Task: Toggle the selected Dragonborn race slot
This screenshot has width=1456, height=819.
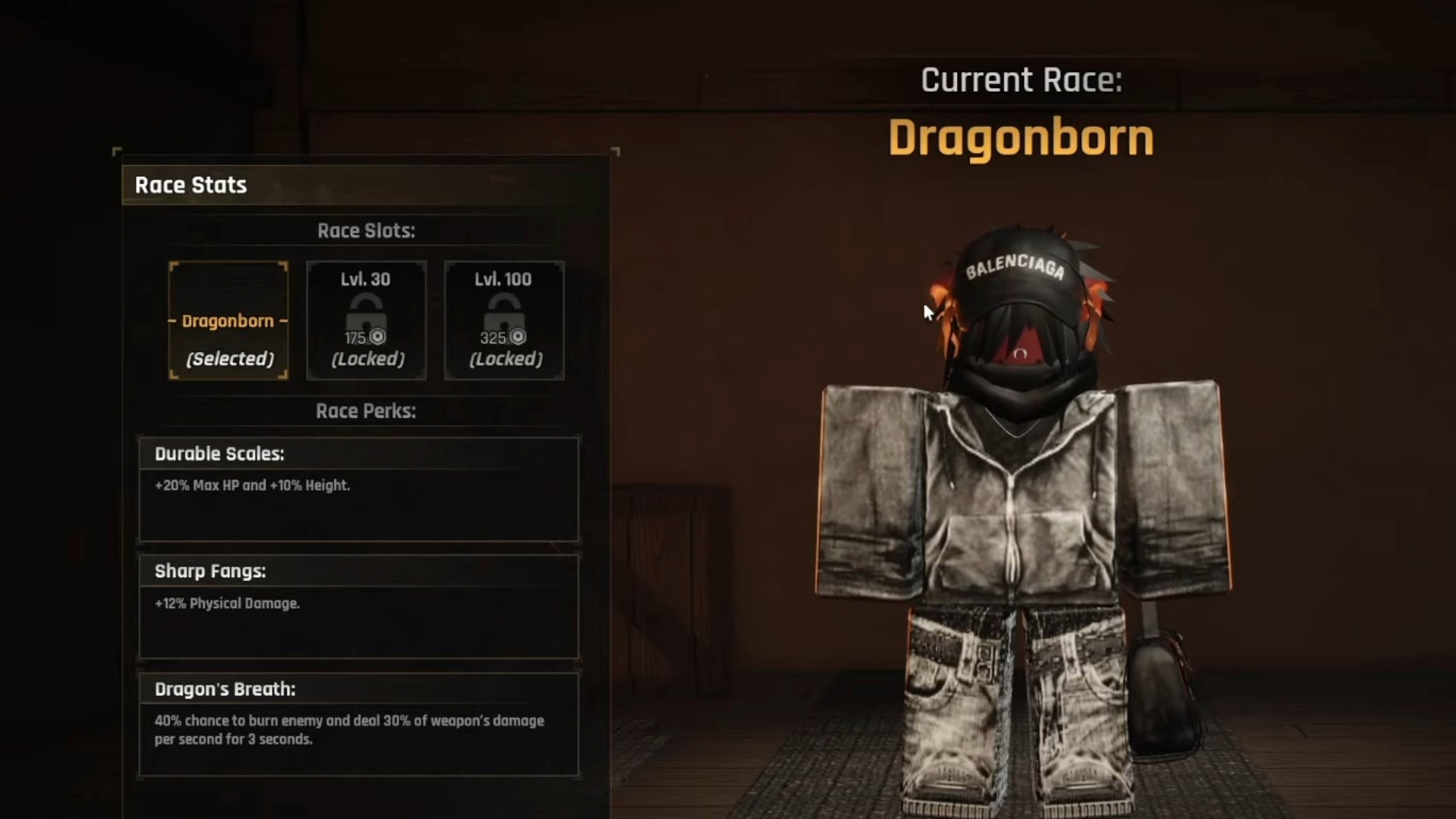Action: coord(228,320)
